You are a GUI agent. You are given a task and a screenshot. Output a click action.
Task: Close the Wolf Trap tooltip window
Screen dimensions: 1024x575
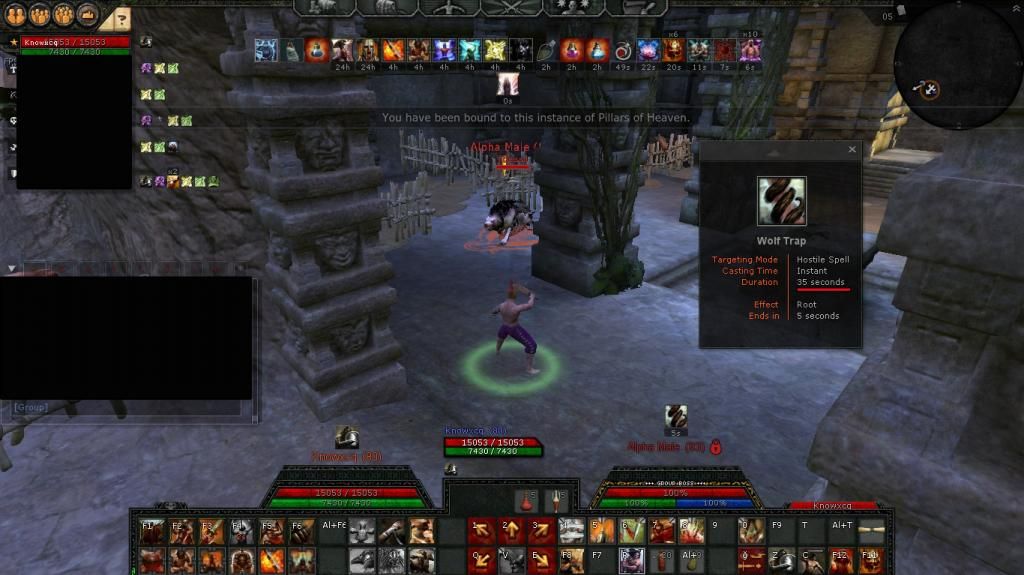852,150
